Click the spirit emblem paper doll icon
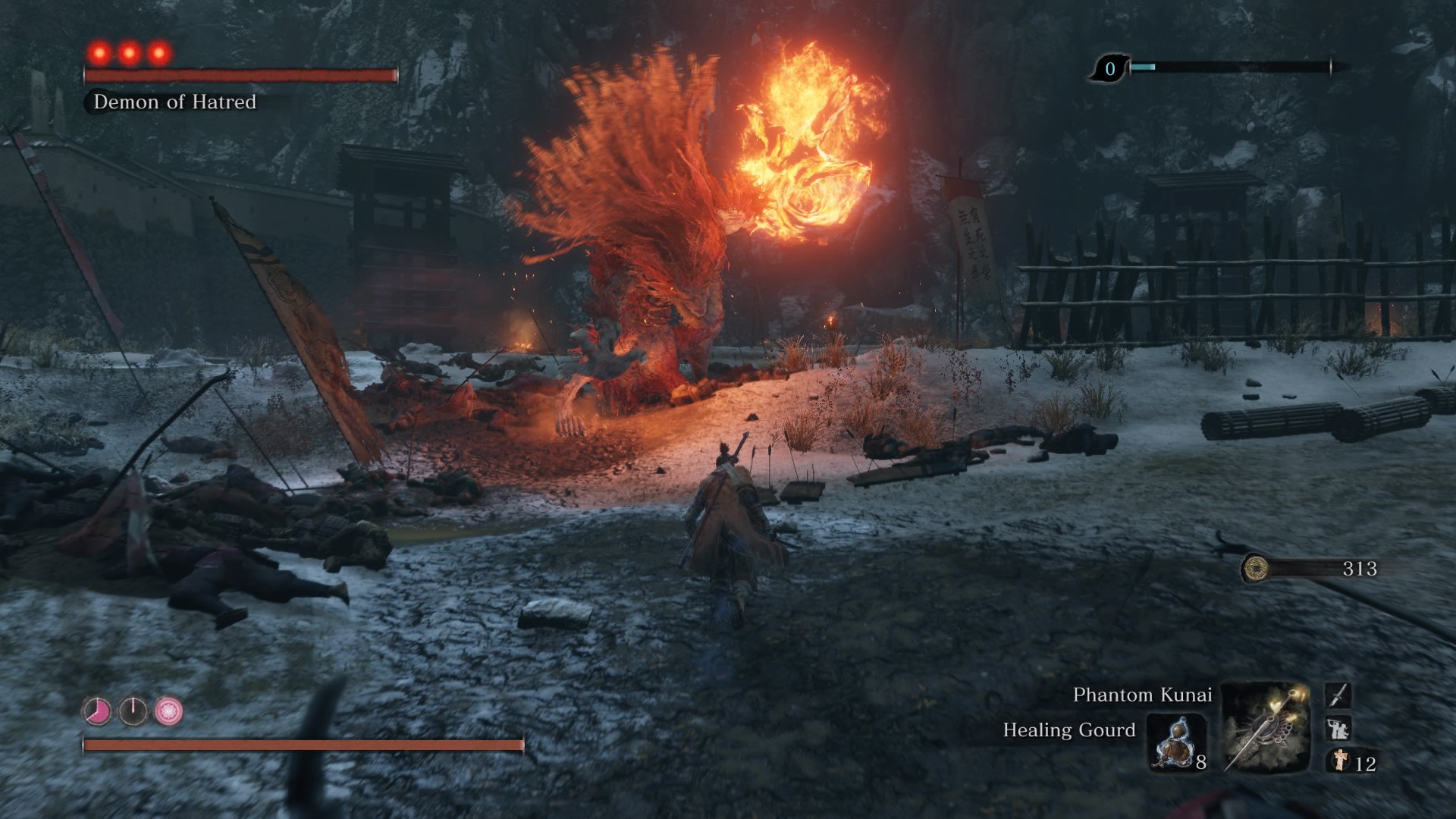 coord(1341,761)
